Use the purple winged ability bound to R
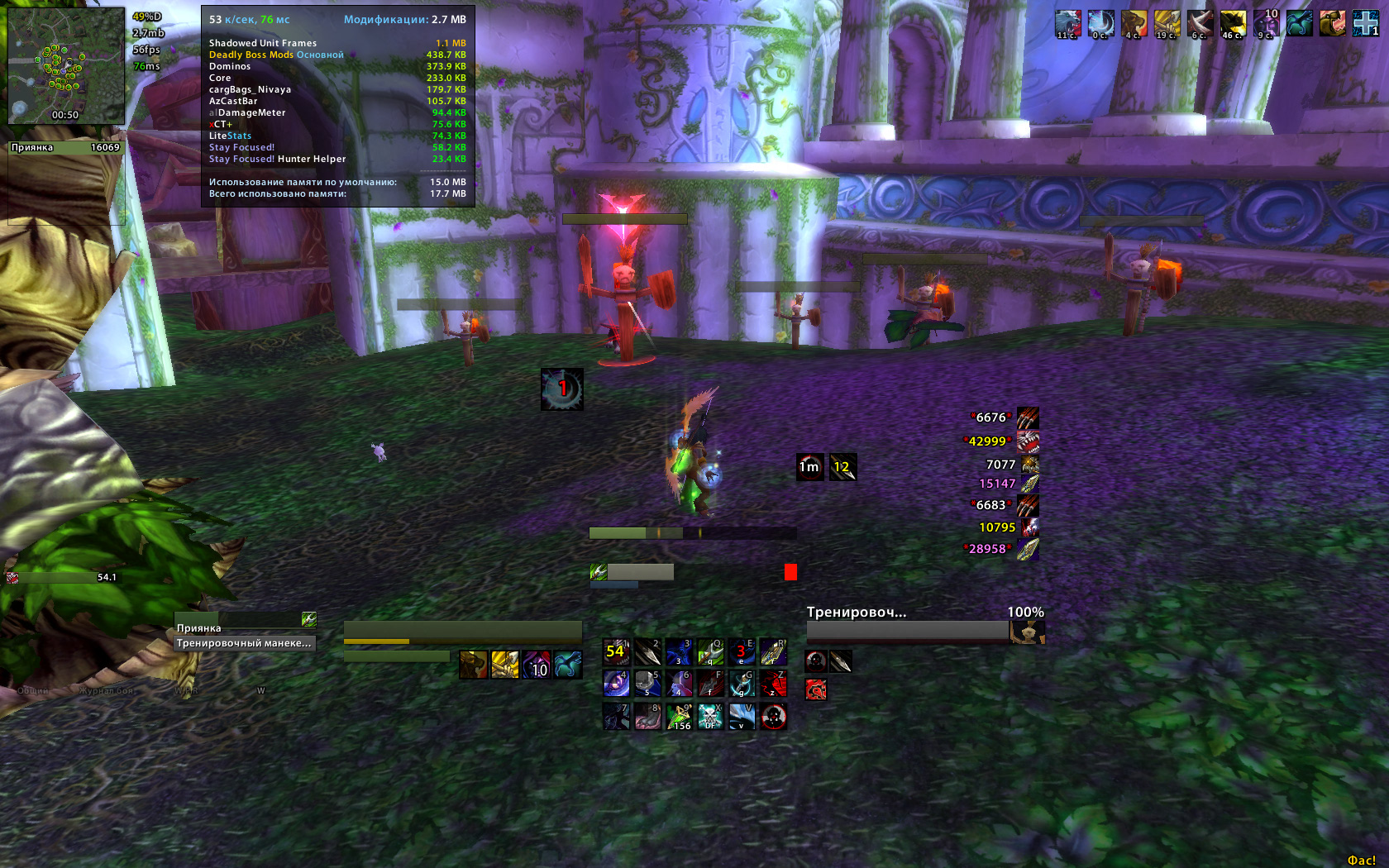The height and width of the screenshot is (868, 1389). pyautogui.click(x=773, y=651)
